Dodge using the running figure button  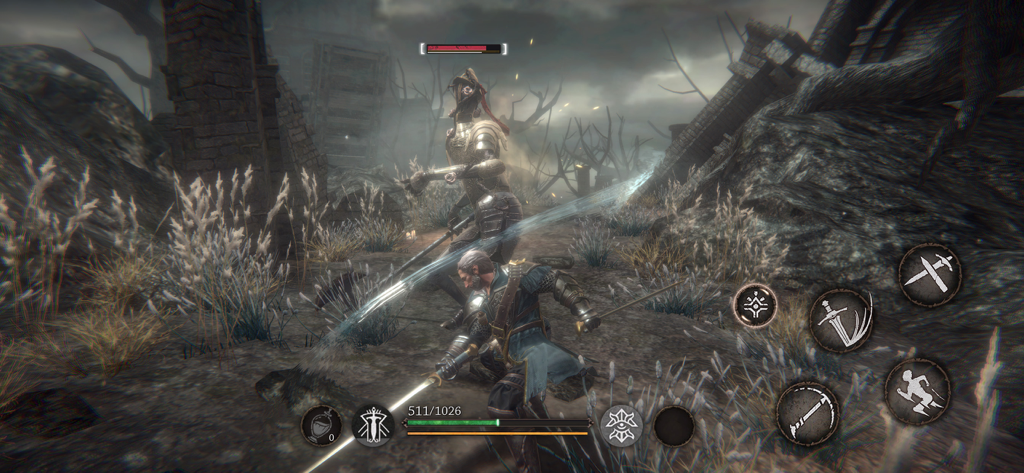917,390
